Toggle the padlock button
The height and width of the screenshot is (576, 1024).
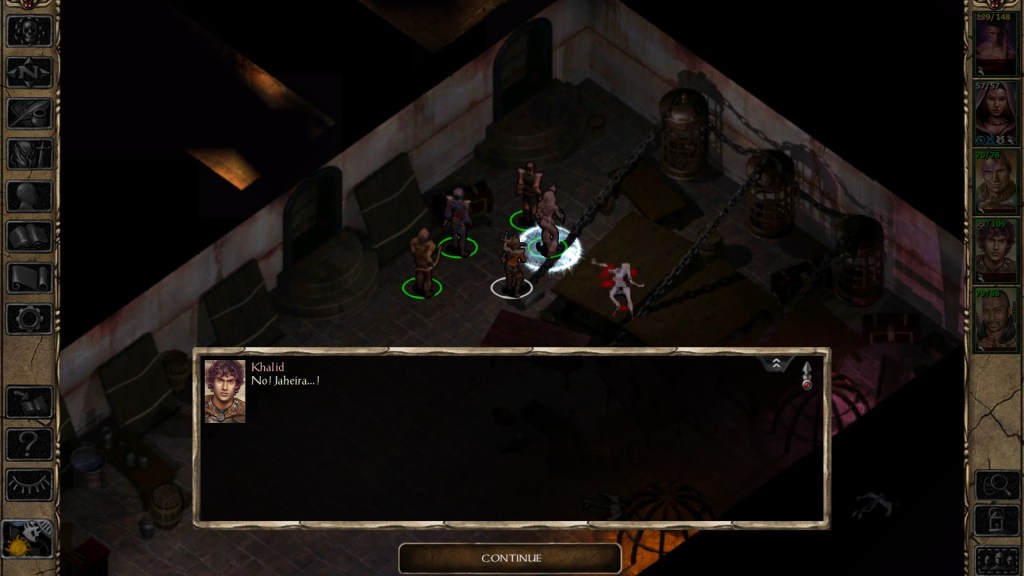coord(996,521)
